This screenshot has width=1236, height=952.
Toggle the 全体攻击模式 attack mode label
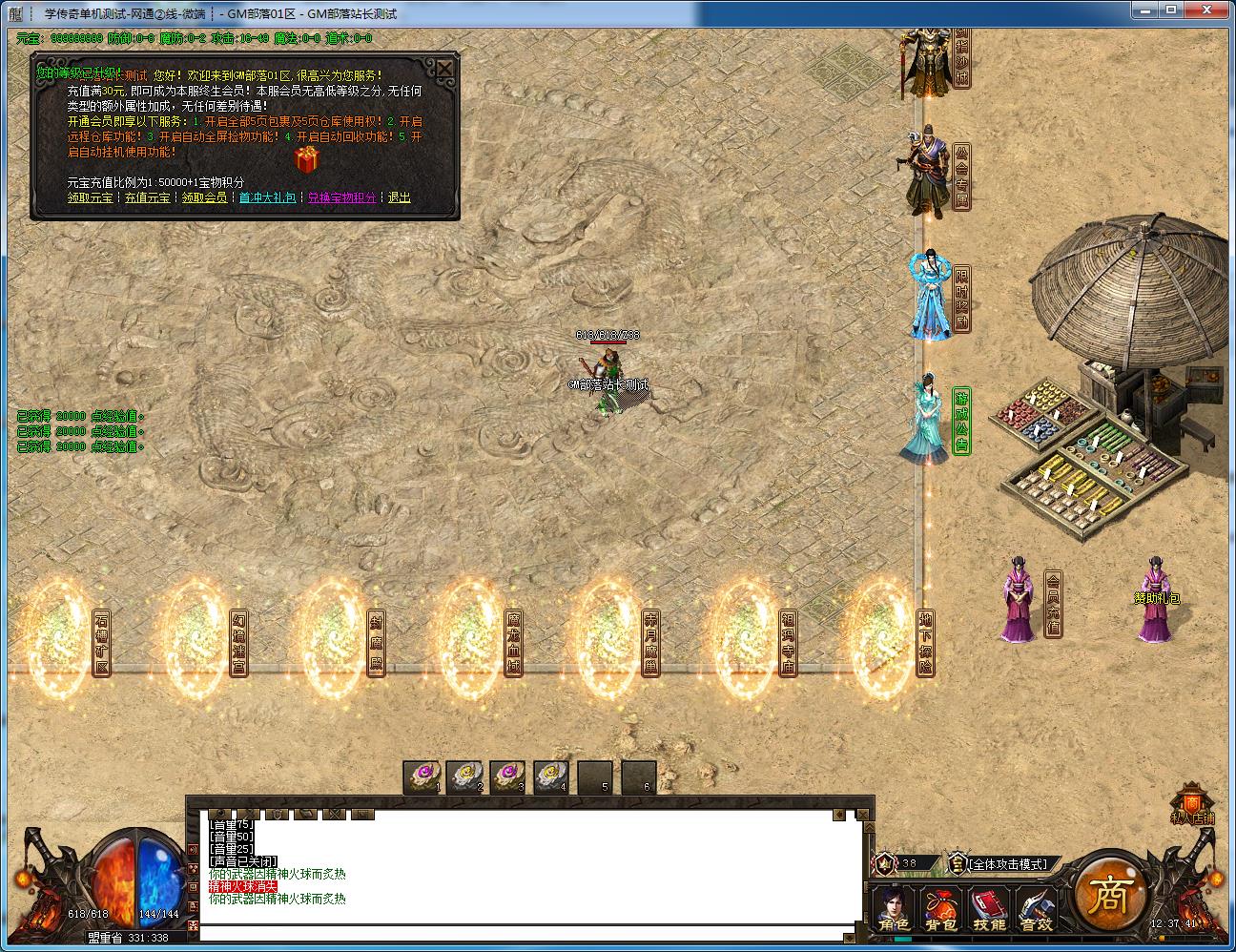tap(1008, 864)
